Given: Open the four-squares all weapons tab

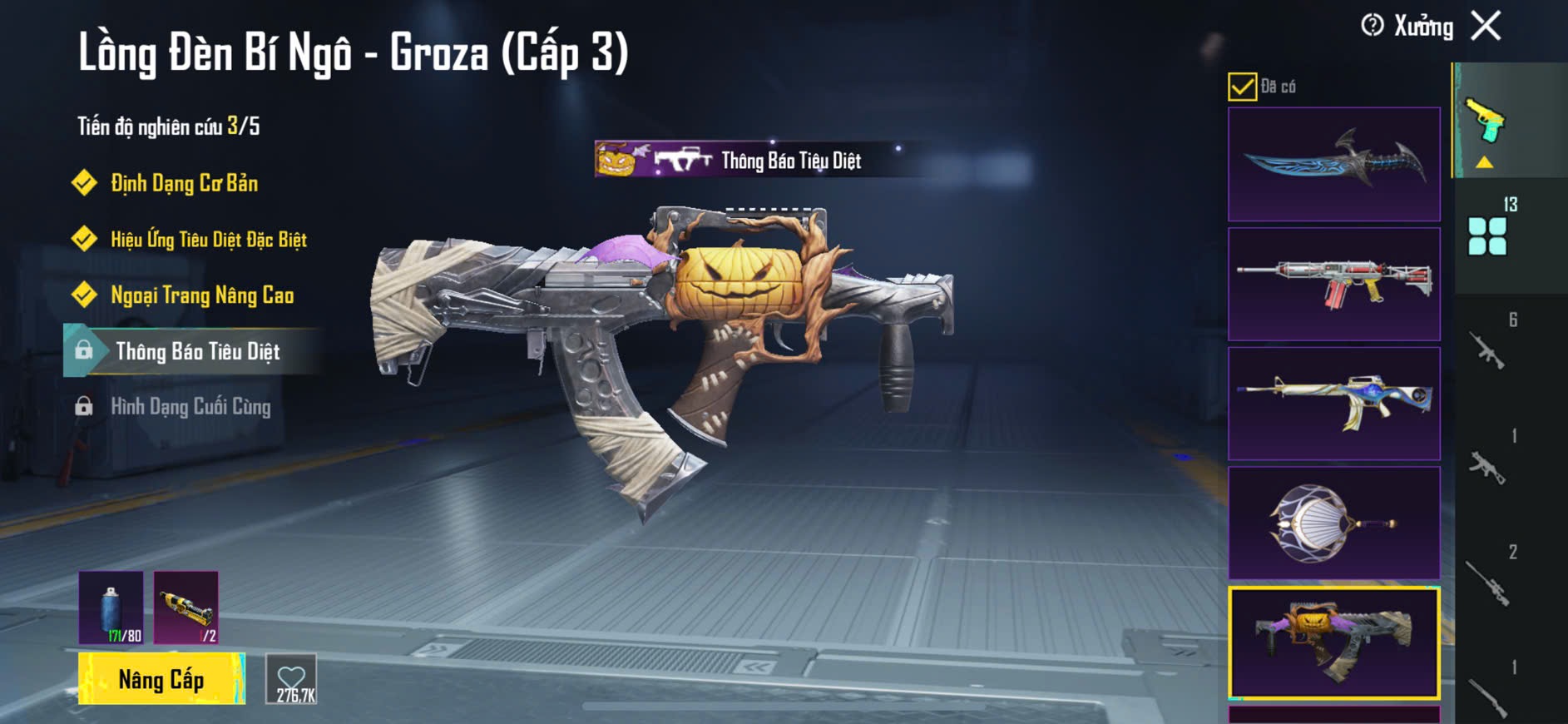Looking at the screenshot, I should coord(1487,236).
